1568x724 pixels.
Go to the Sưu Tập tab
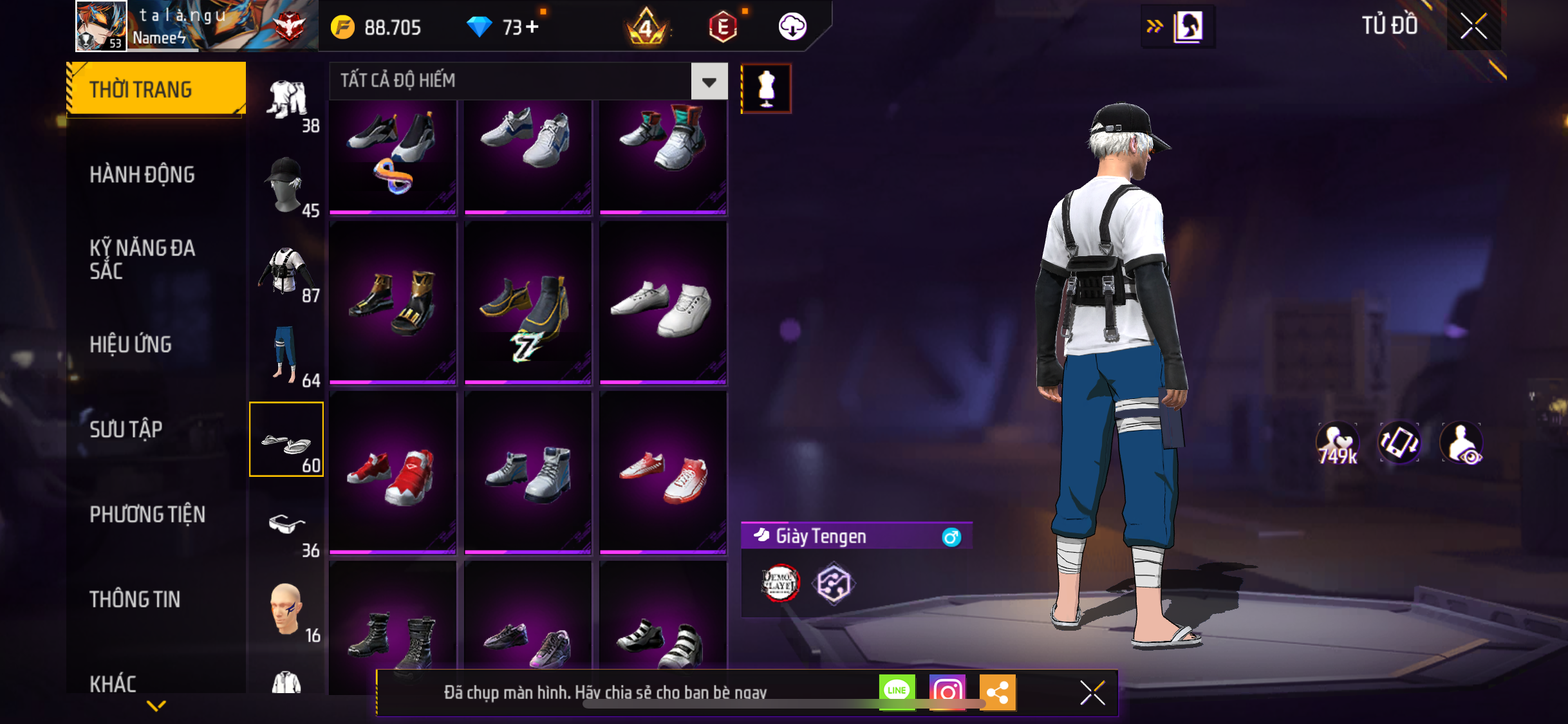(126, 429)
